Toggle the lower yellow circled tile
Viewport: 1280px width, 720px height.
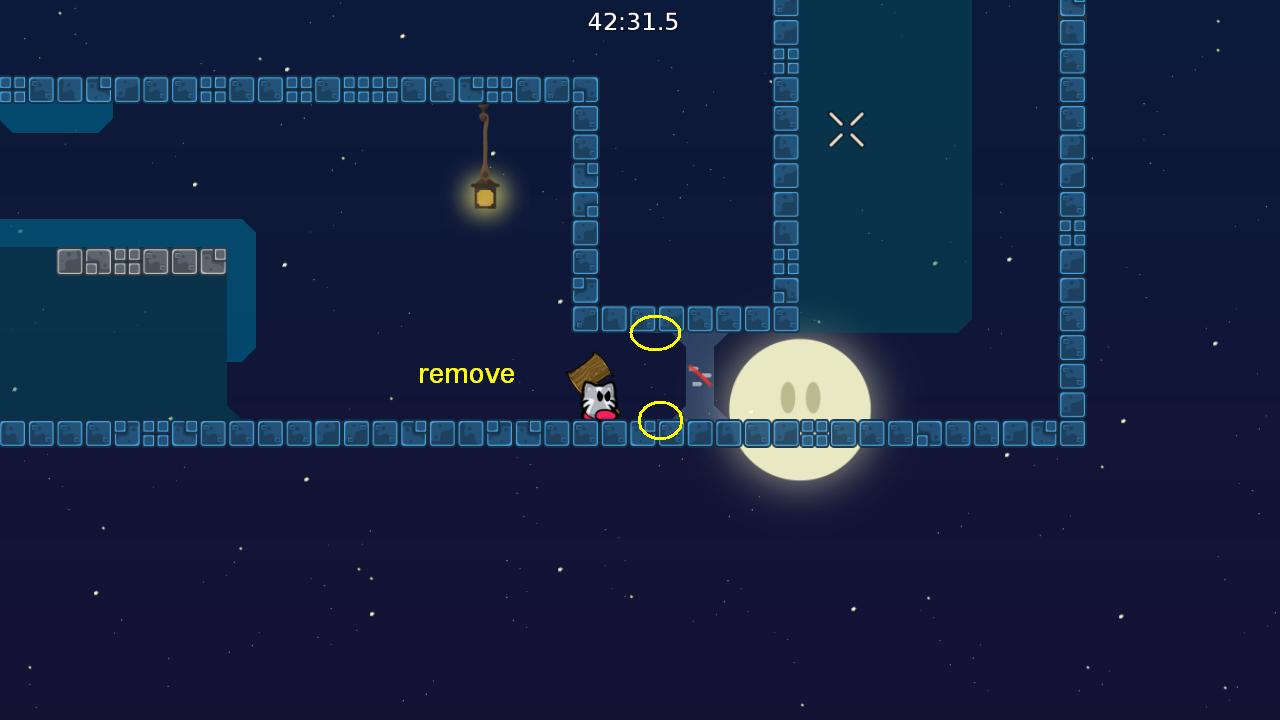pyautogui.click(x=660, y=419)
